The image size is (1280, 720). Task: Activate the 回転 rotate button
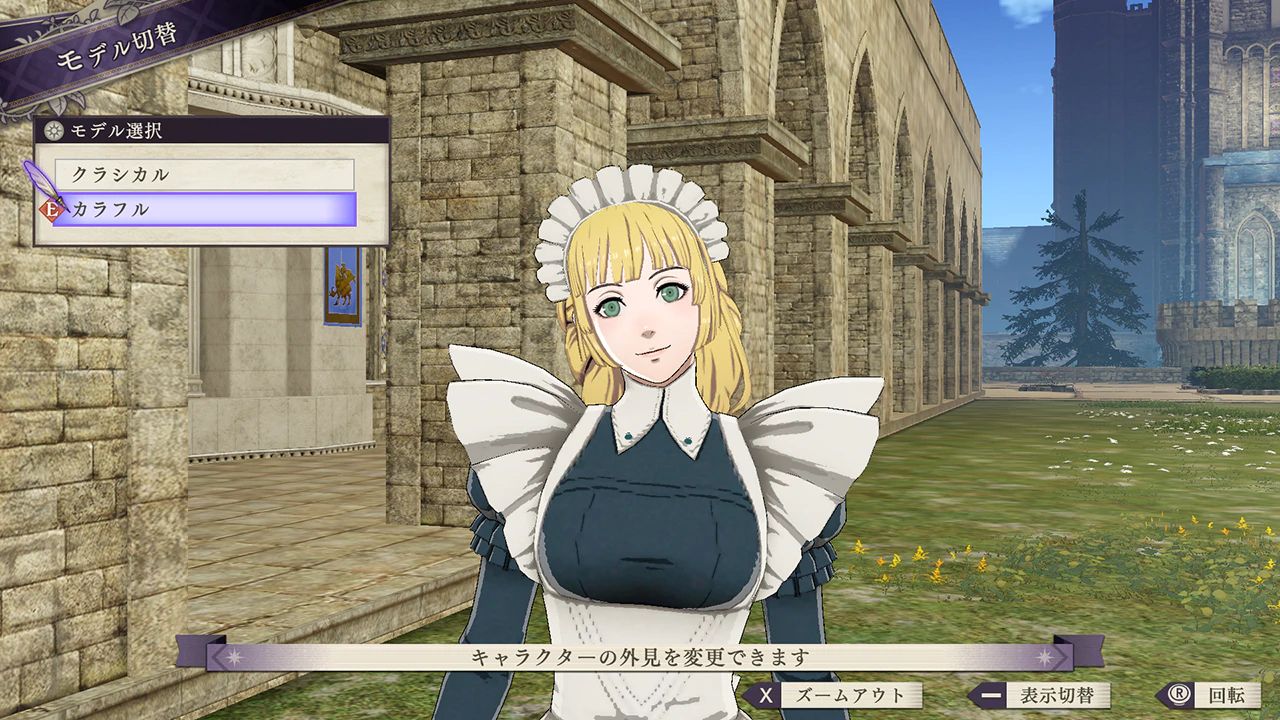pos(1210,695)
